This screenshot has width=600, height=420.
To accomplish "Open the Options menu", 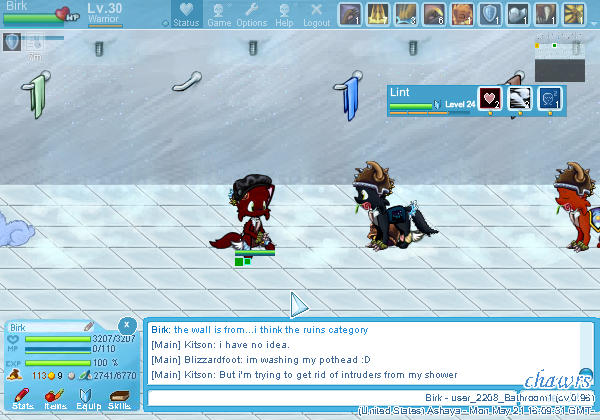I will click(x=251, y=15).
